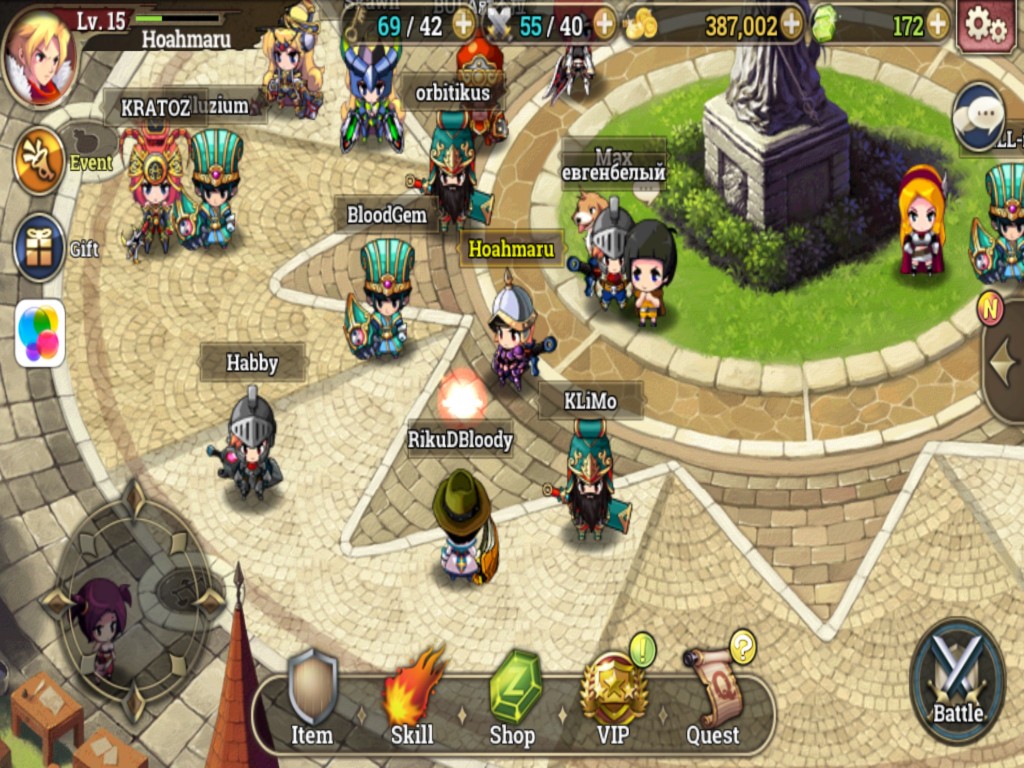Refill keys with the plus button
The height and width of the screenshot is (768, 1024).
click(x=463, y=25)
